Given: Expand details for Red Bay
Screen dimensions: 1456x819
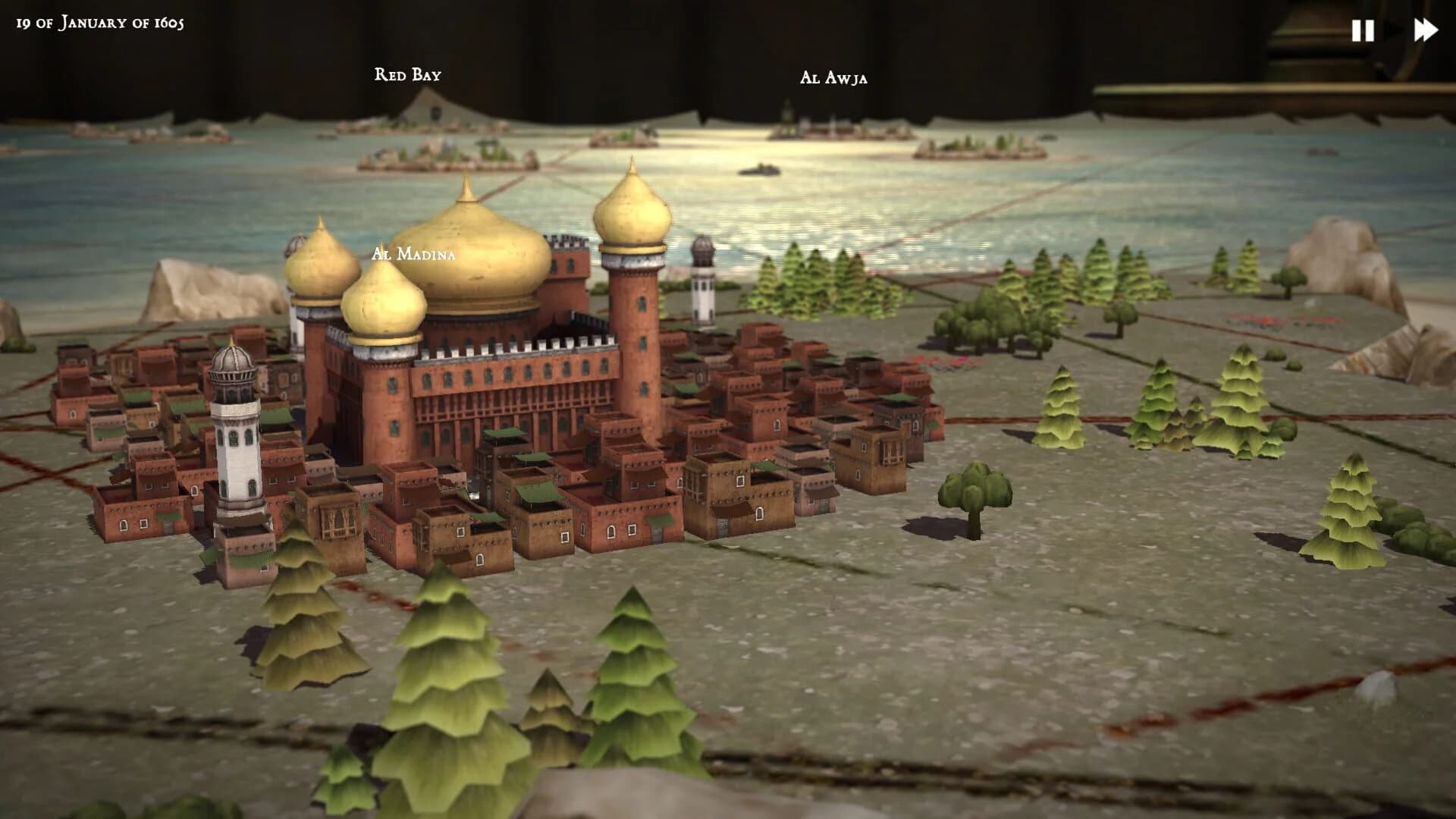Looking at the screenshot, I should [x=408, y=74].
